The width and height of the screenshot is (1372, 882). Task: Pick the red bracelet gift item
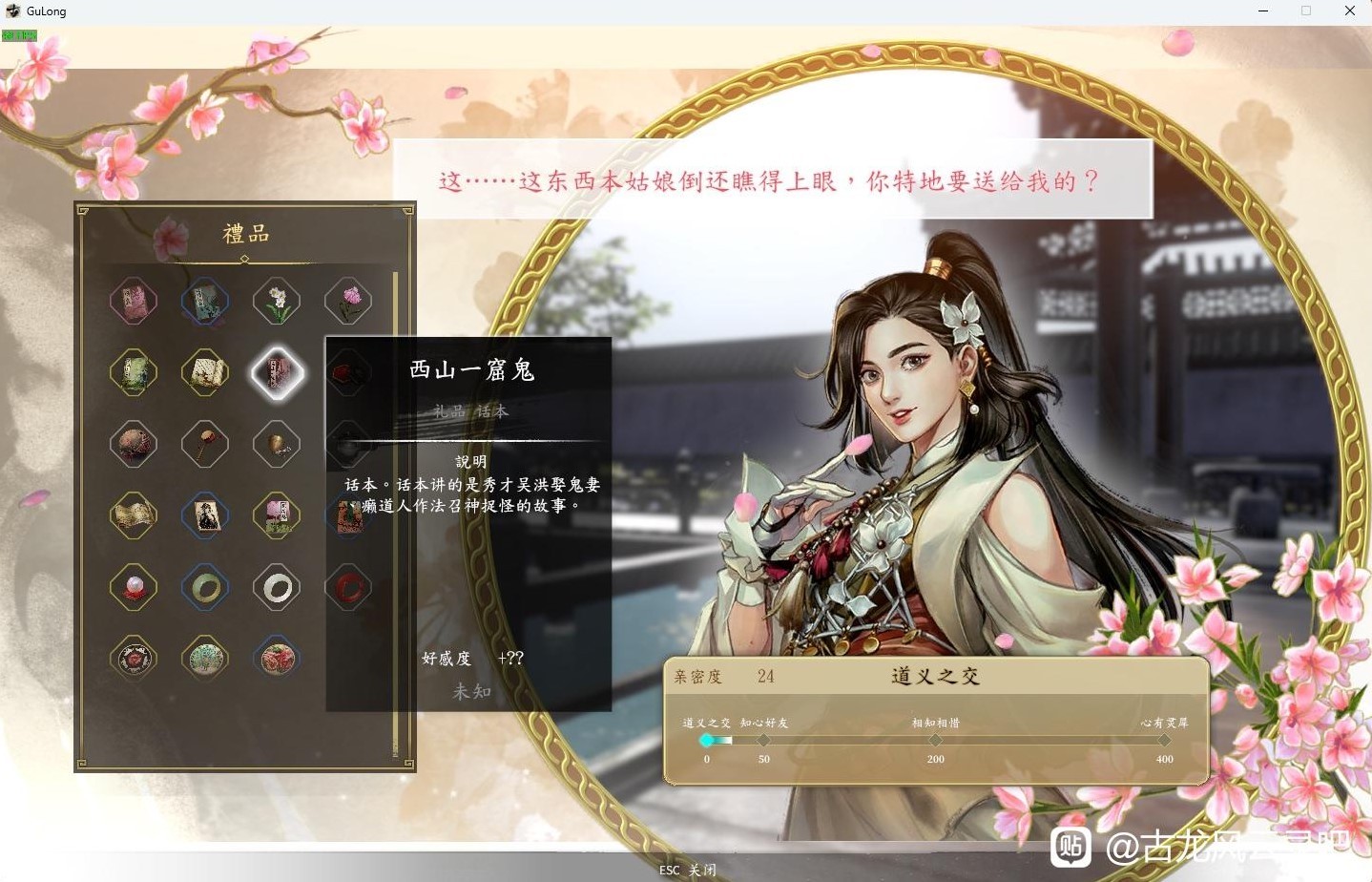pyautogui.click(x=348, y=587)
